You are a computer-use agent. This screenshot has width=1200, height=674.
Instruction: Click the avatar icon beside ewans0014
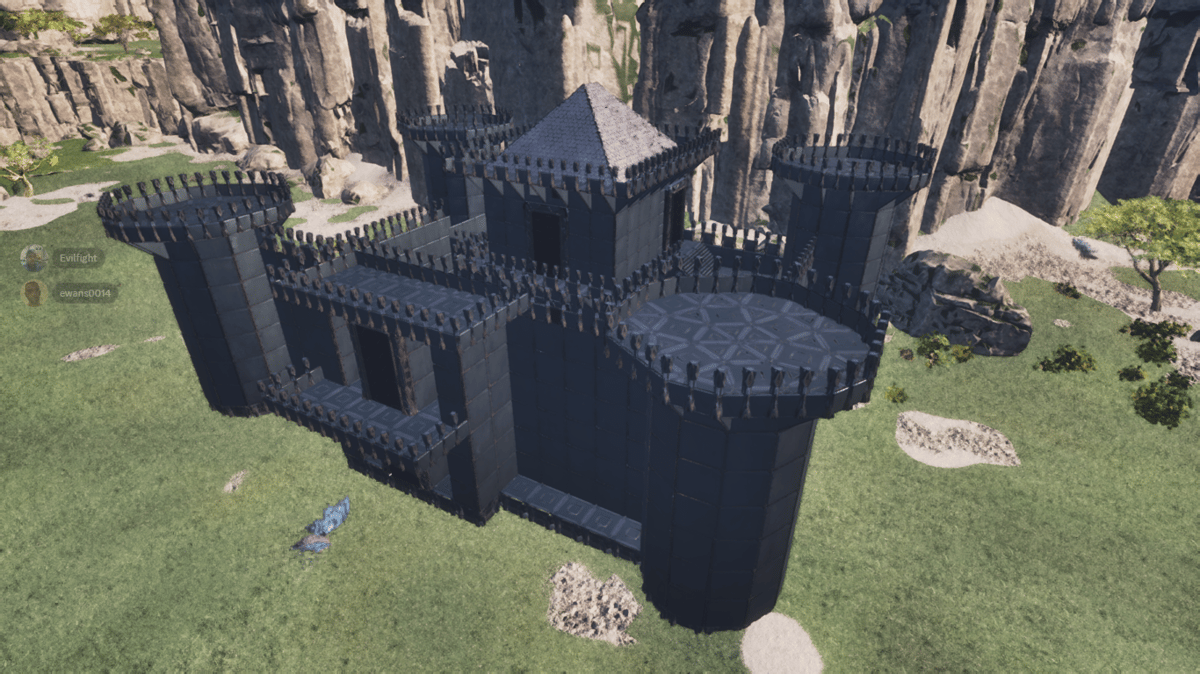[x=34, y=293]
